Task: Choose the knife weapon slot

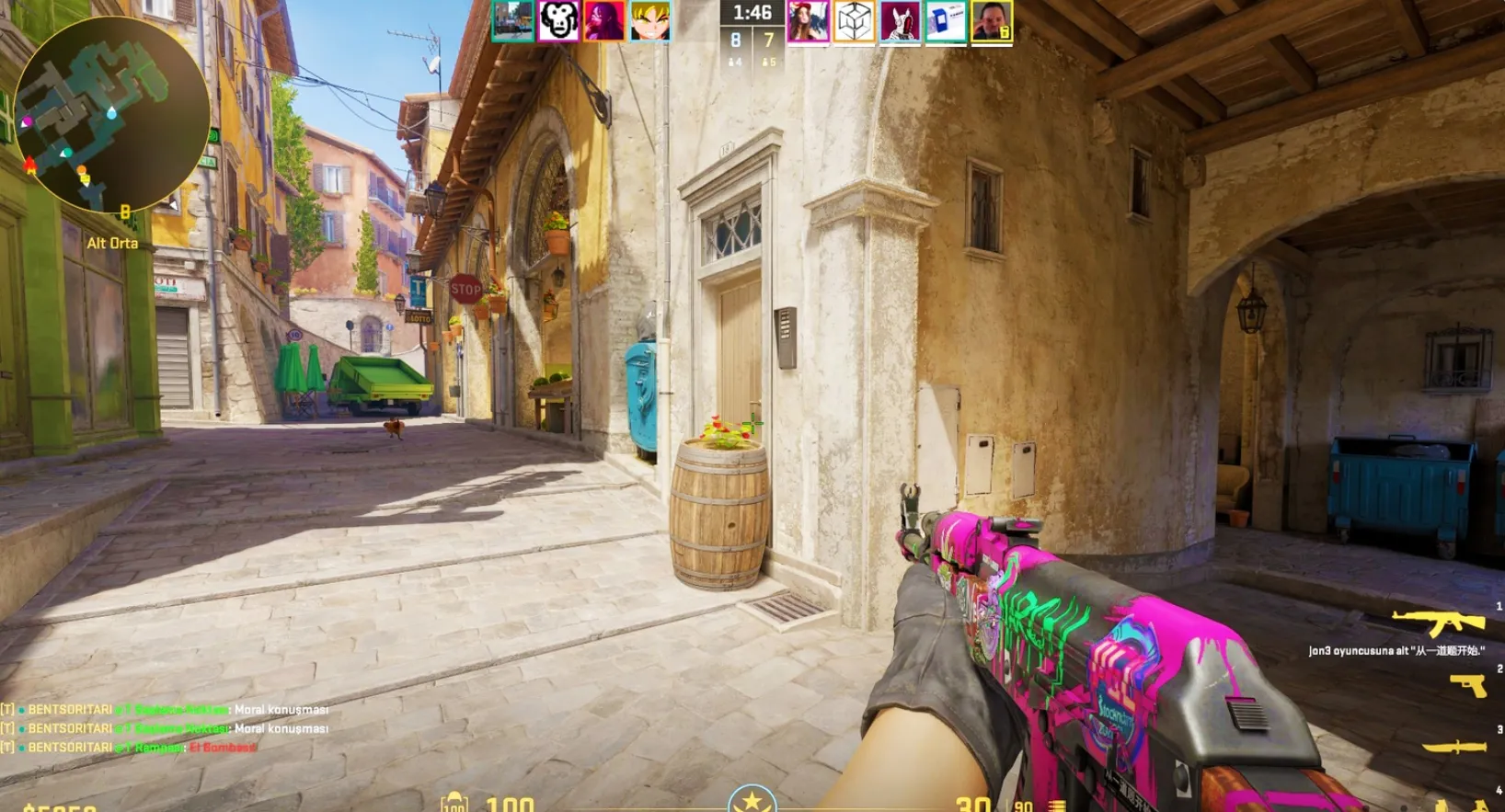Action: click(x=1454, y=746)
